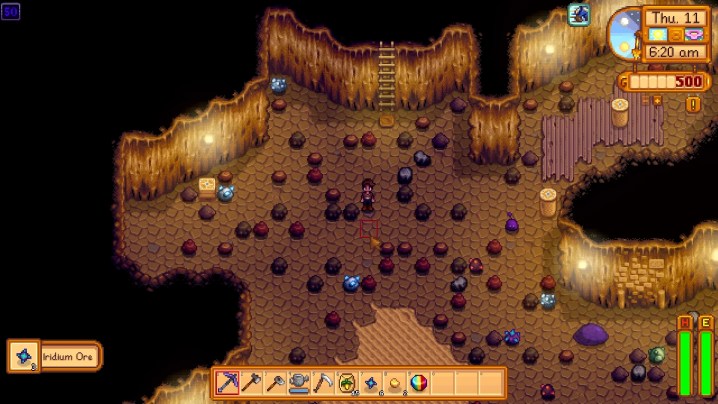Click the zoom-in plus button
This screenshot has height=404, width=718.
coord(657,100)
